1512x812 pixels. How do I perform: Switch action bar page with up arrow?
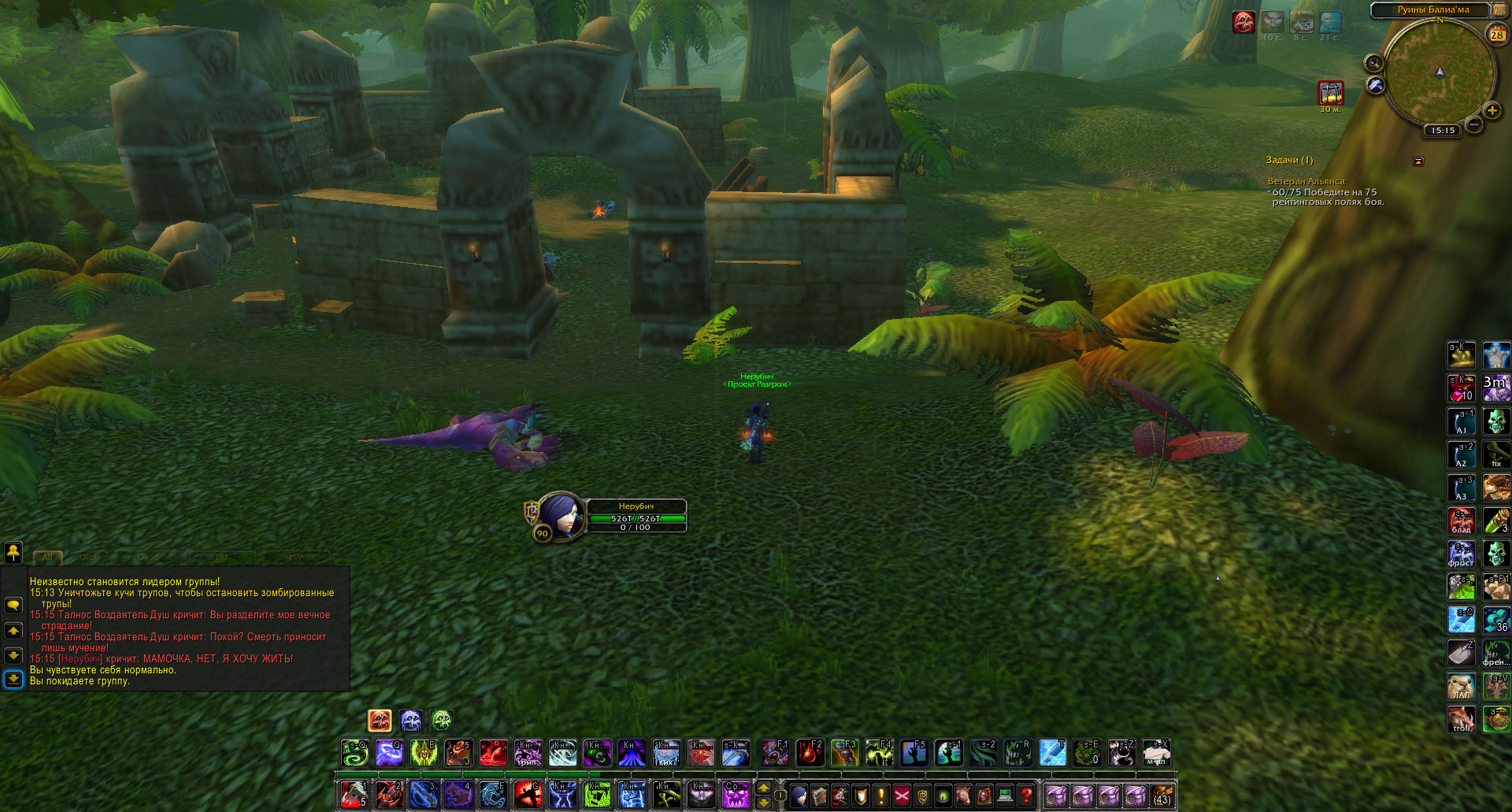[x=763, y=788]
